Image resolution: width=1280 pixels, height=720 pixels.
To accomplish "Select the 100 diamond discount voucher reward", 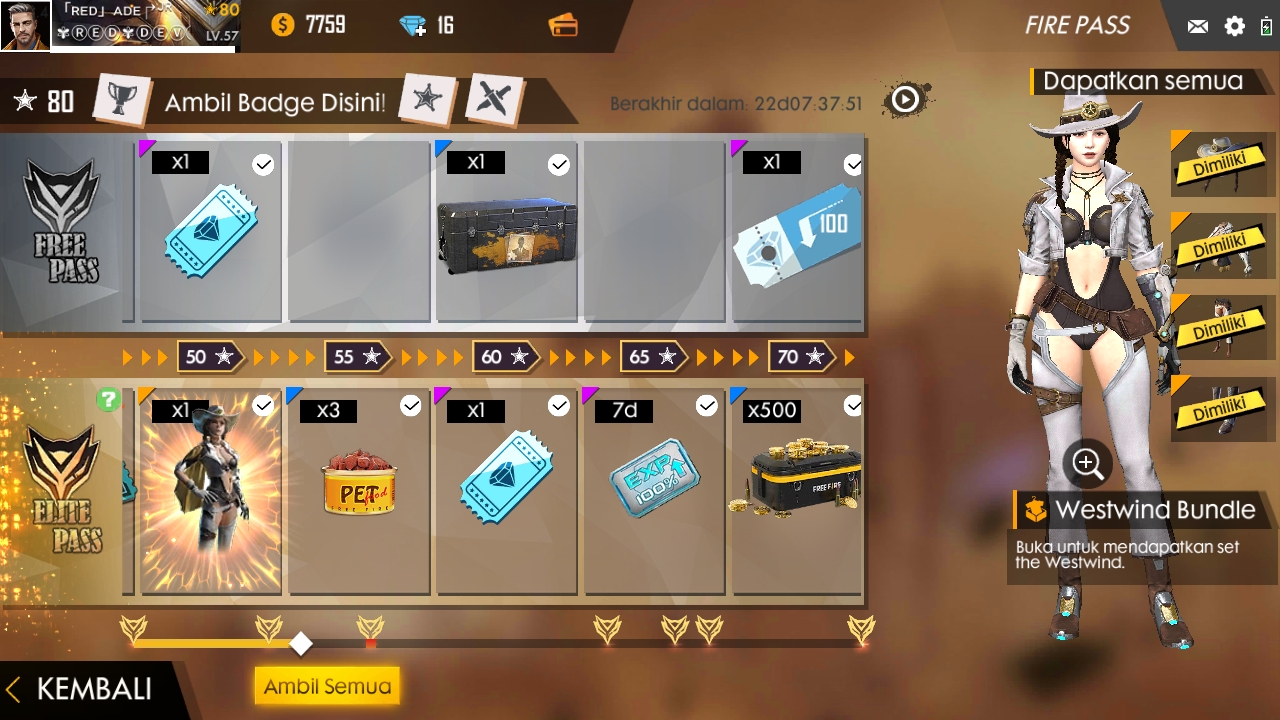I will [x=797, y=235].
